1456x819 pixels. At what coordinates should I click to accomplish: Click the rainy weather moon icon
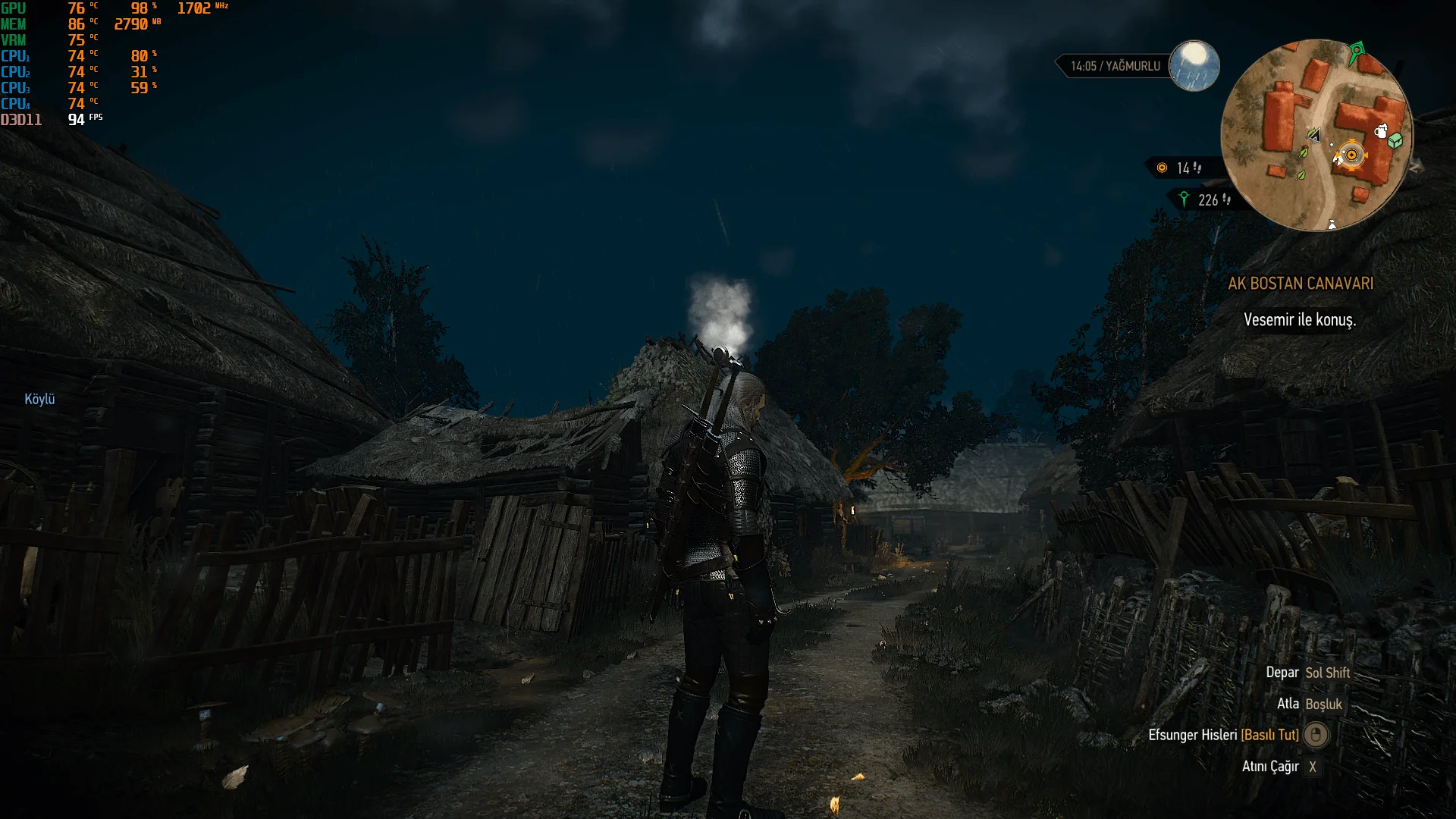click(x=1194, y=65)
